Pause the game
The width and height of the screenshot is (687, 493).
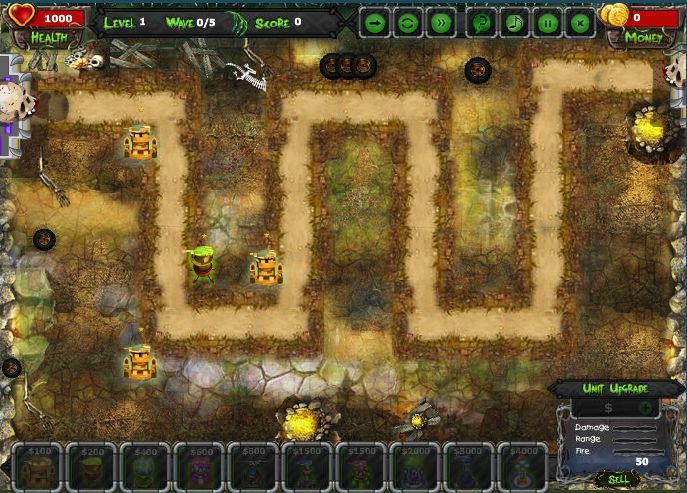pyautogui.click(x=547, y=22)
